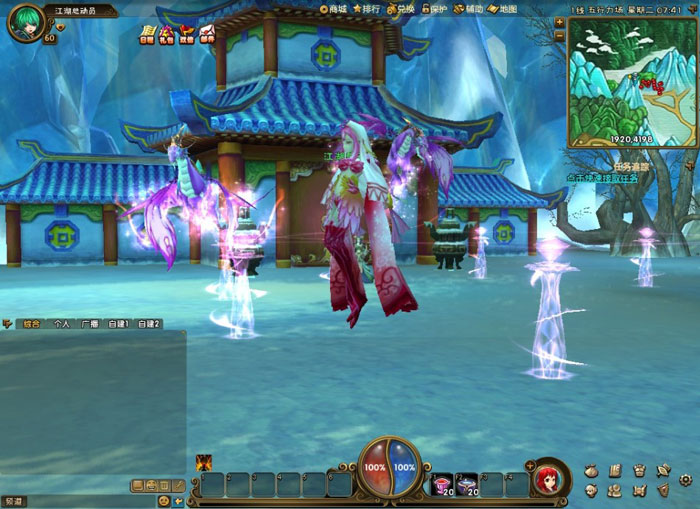Use the red potion in slot F1

coord(443,485)
